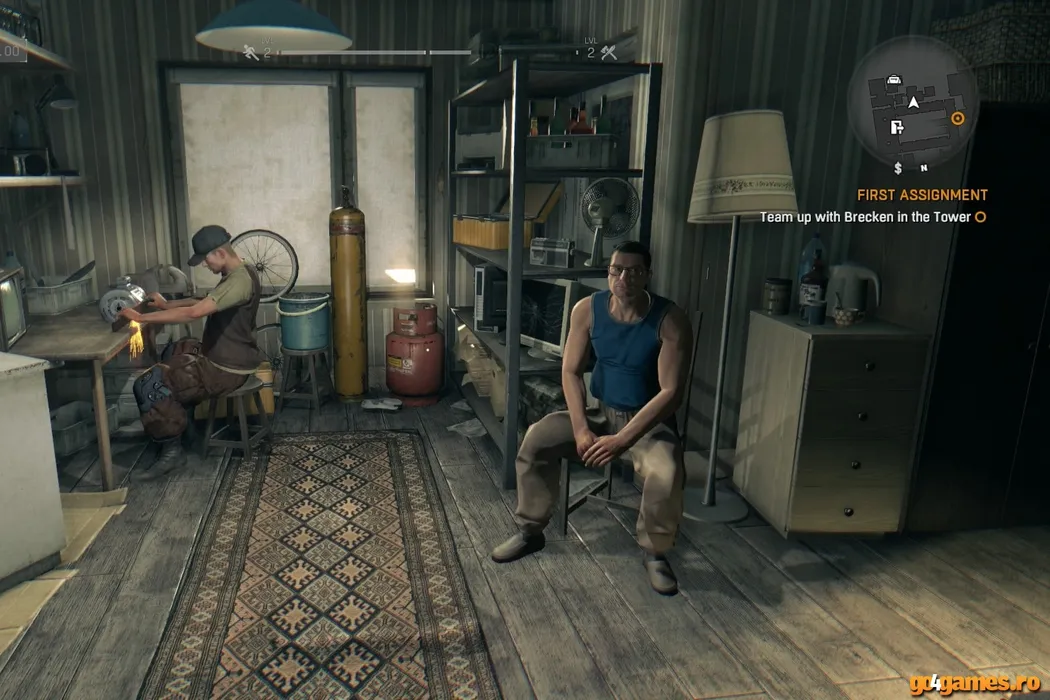Image resolution: width=1050 pixels, height=700 pixels.
Task: Click the running man agility level icon
Action: coord(250,52)
